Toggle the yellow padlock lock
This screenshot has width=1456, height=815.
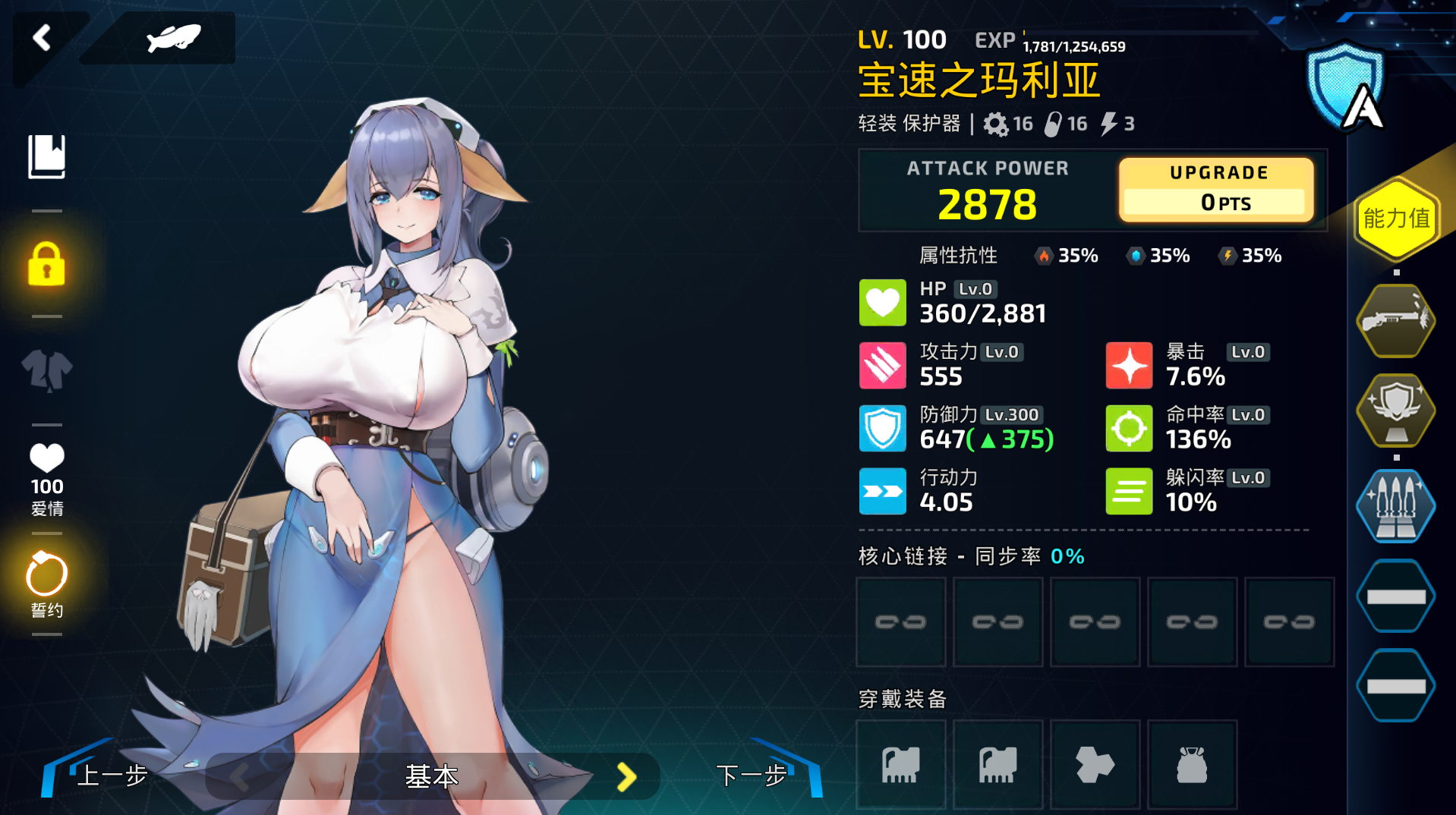(x=46, y=264)
